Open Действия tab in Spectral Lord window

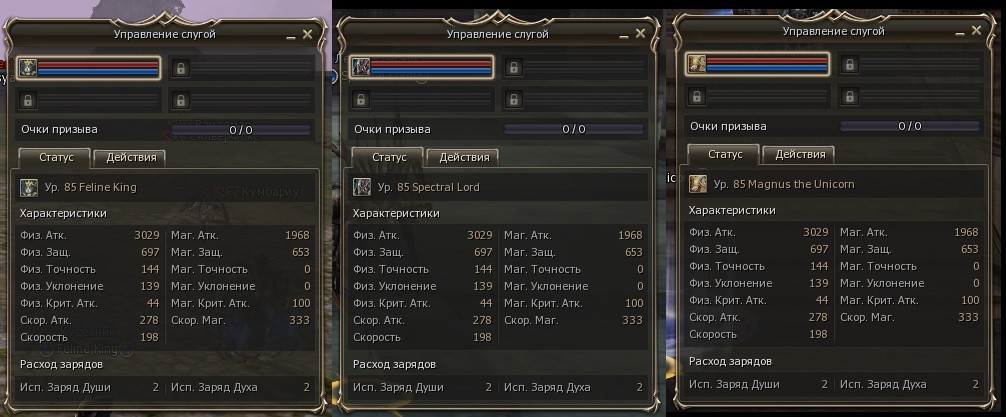[x=464, y=157]
